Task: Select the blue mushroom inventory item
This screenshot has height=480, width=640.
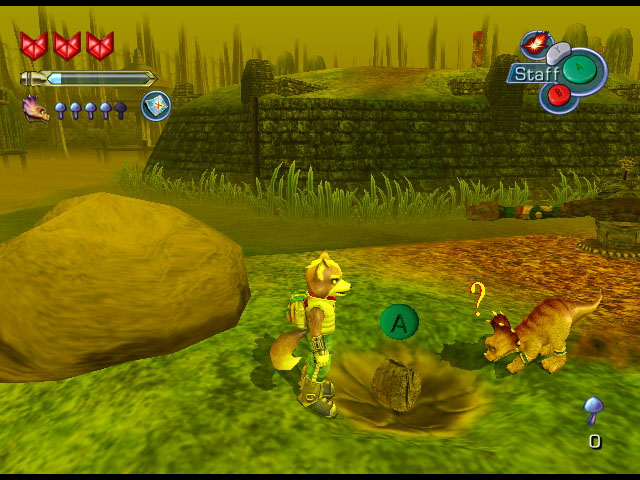Action: click(x=594, y=410)
